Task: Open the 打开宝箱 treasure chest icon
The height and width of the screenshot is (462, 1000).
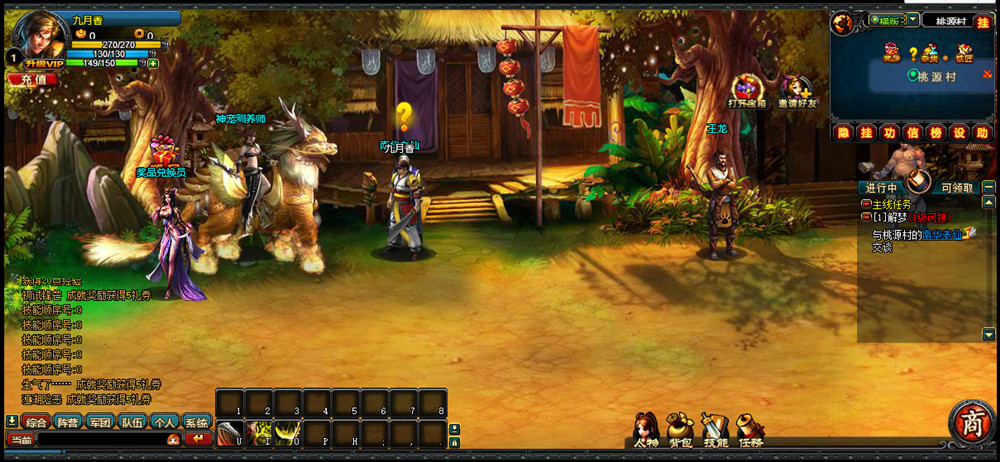Action: [747, 90]
